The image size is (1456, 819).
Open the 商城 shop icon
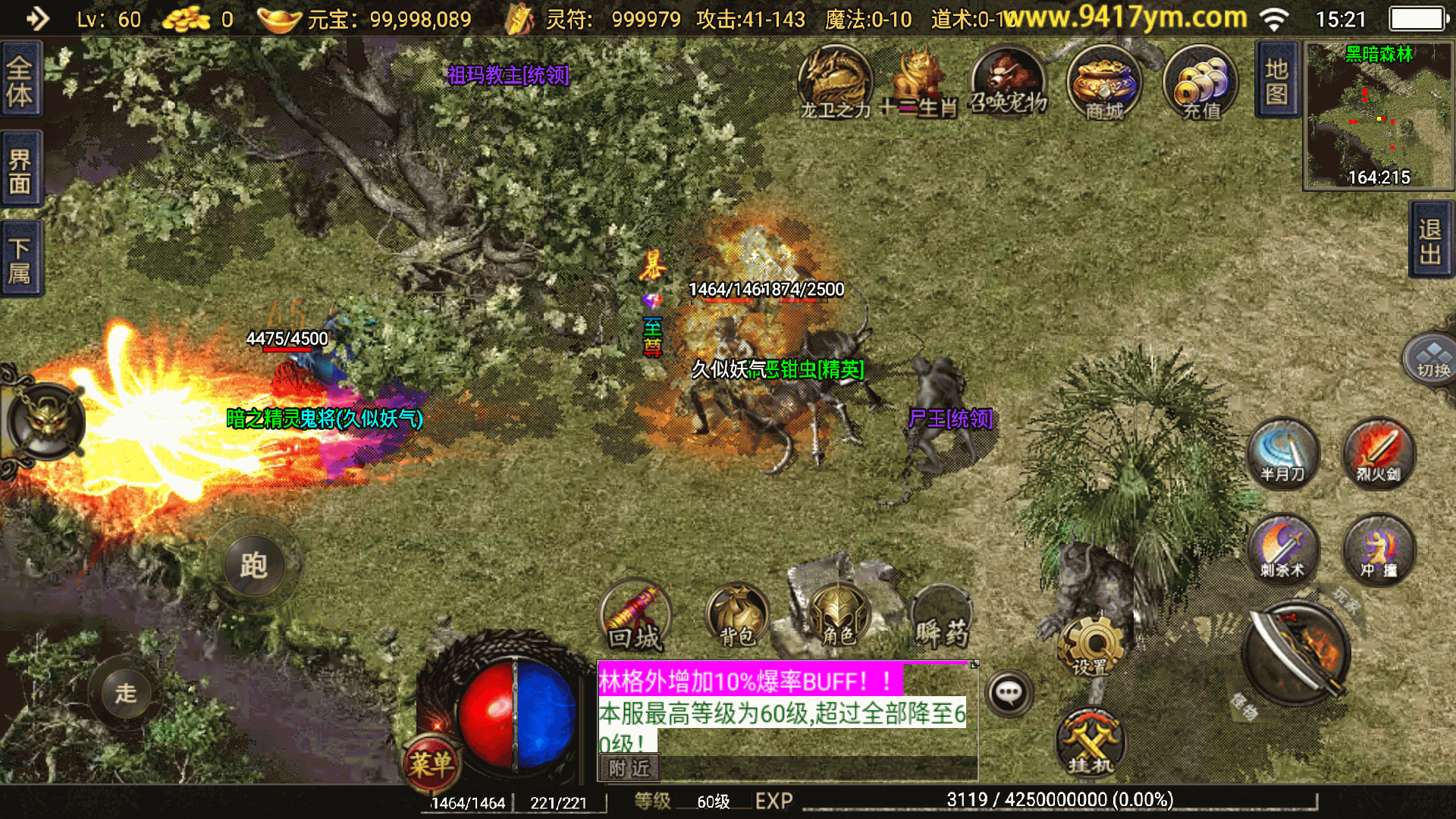click(1103, 83)
